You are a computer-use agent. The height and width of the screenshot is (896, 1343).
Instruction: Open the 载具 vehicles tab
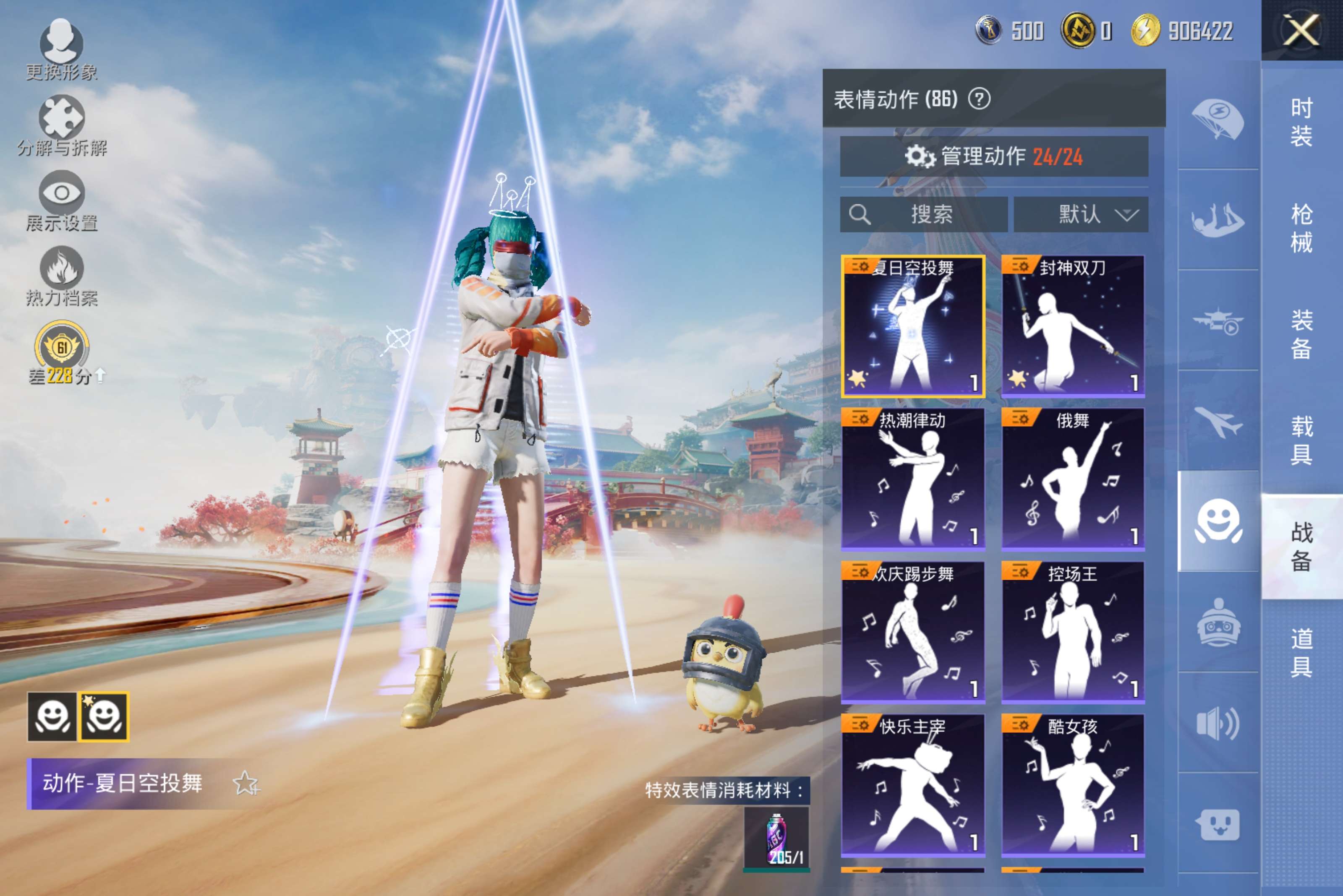click(x=1301, y=440)
